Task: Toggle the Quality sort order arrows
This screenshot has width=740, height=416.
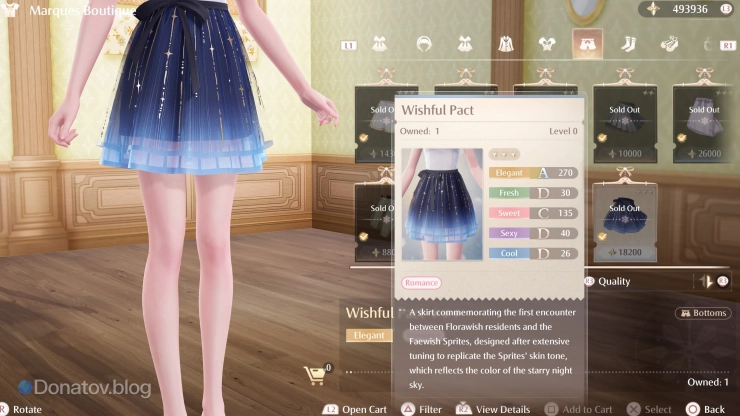Action: pyautogui.click(x=708, y=281)
